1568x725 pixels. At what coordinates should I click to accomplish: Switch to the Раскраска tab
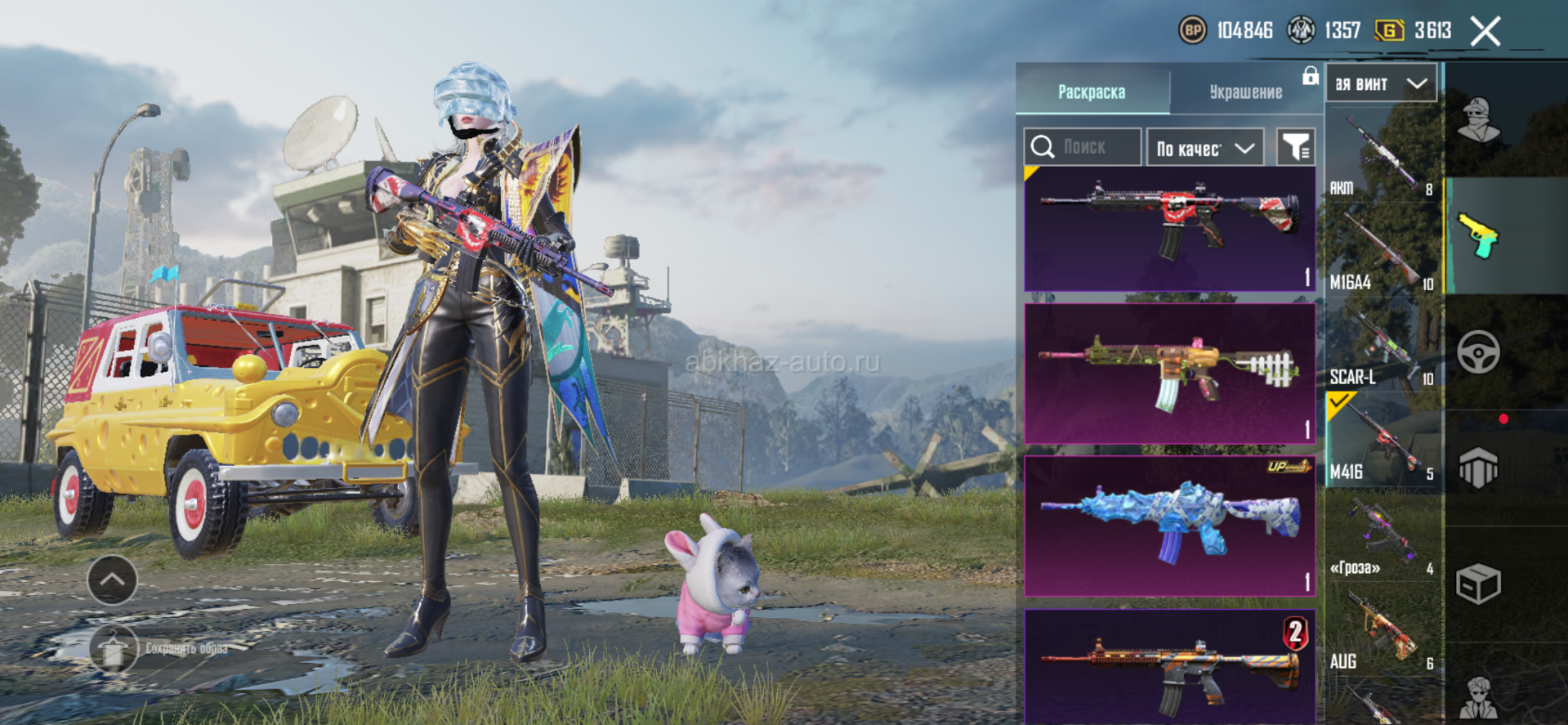coord(1092,92)
